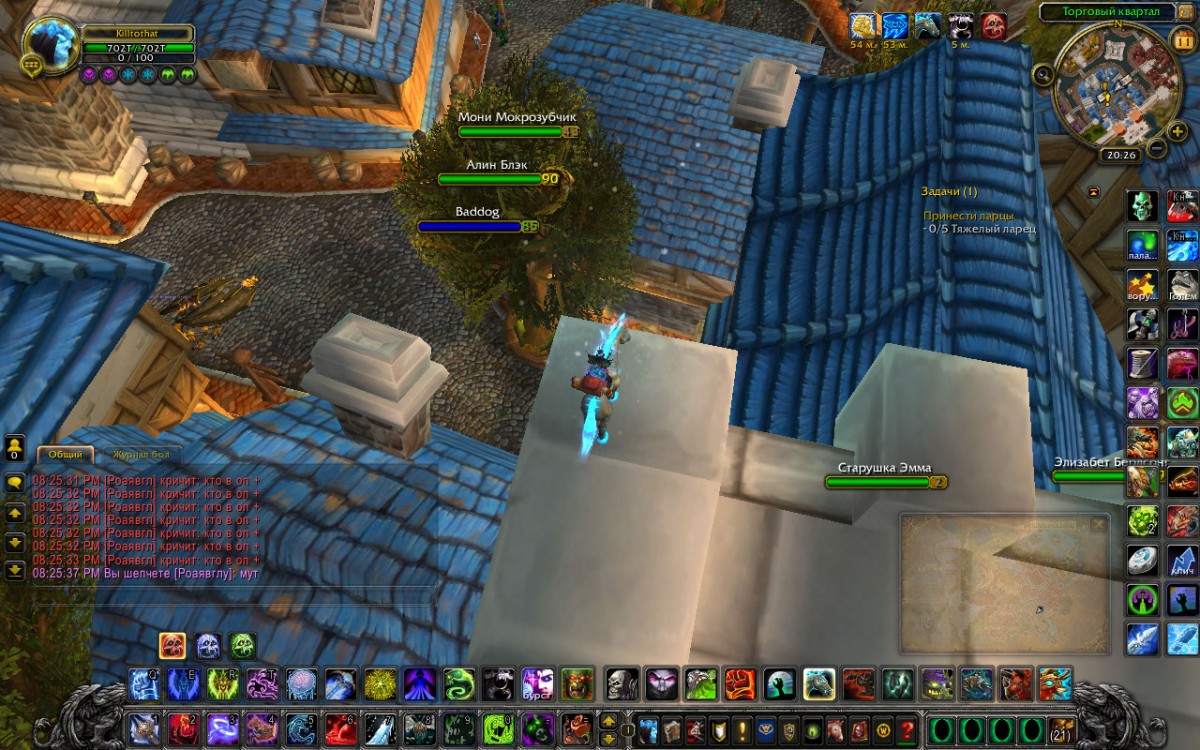1200x750 pixels.
Task: Use the ability labeled Бурст
Action: coord(538,685)
